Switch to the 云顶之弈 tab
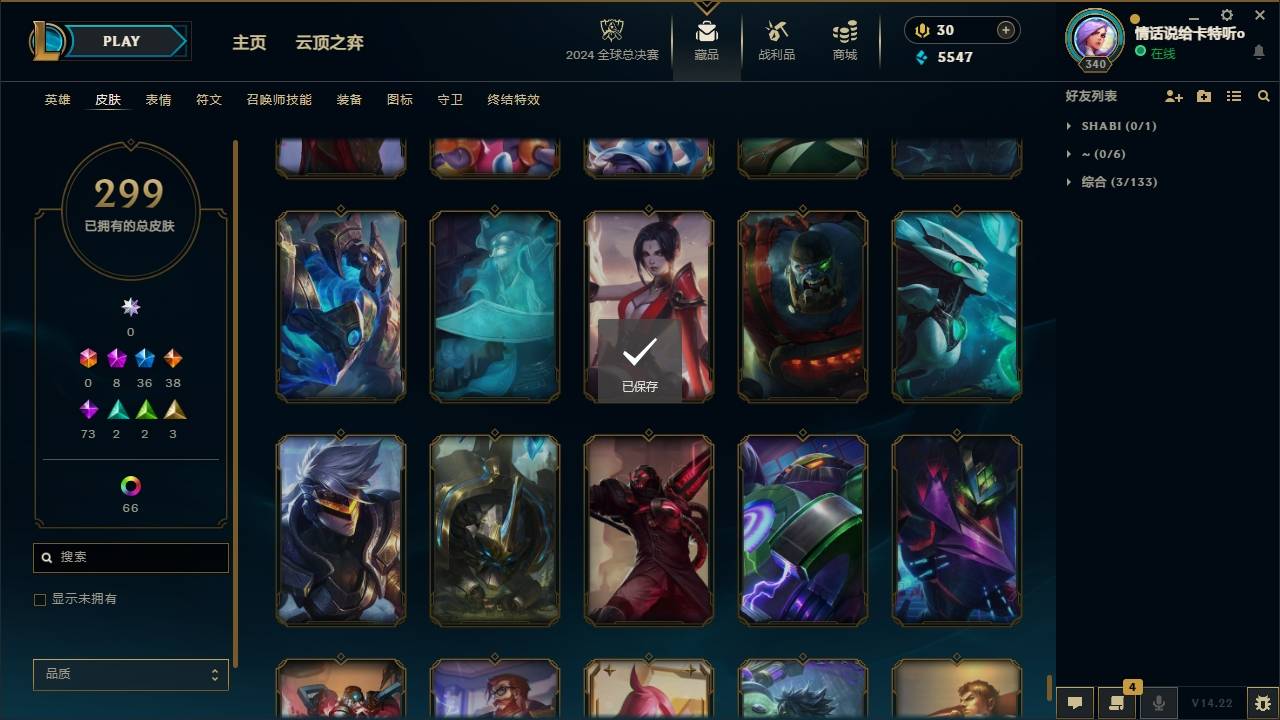This screenshot has height=720, width=1280. [330, 42]
